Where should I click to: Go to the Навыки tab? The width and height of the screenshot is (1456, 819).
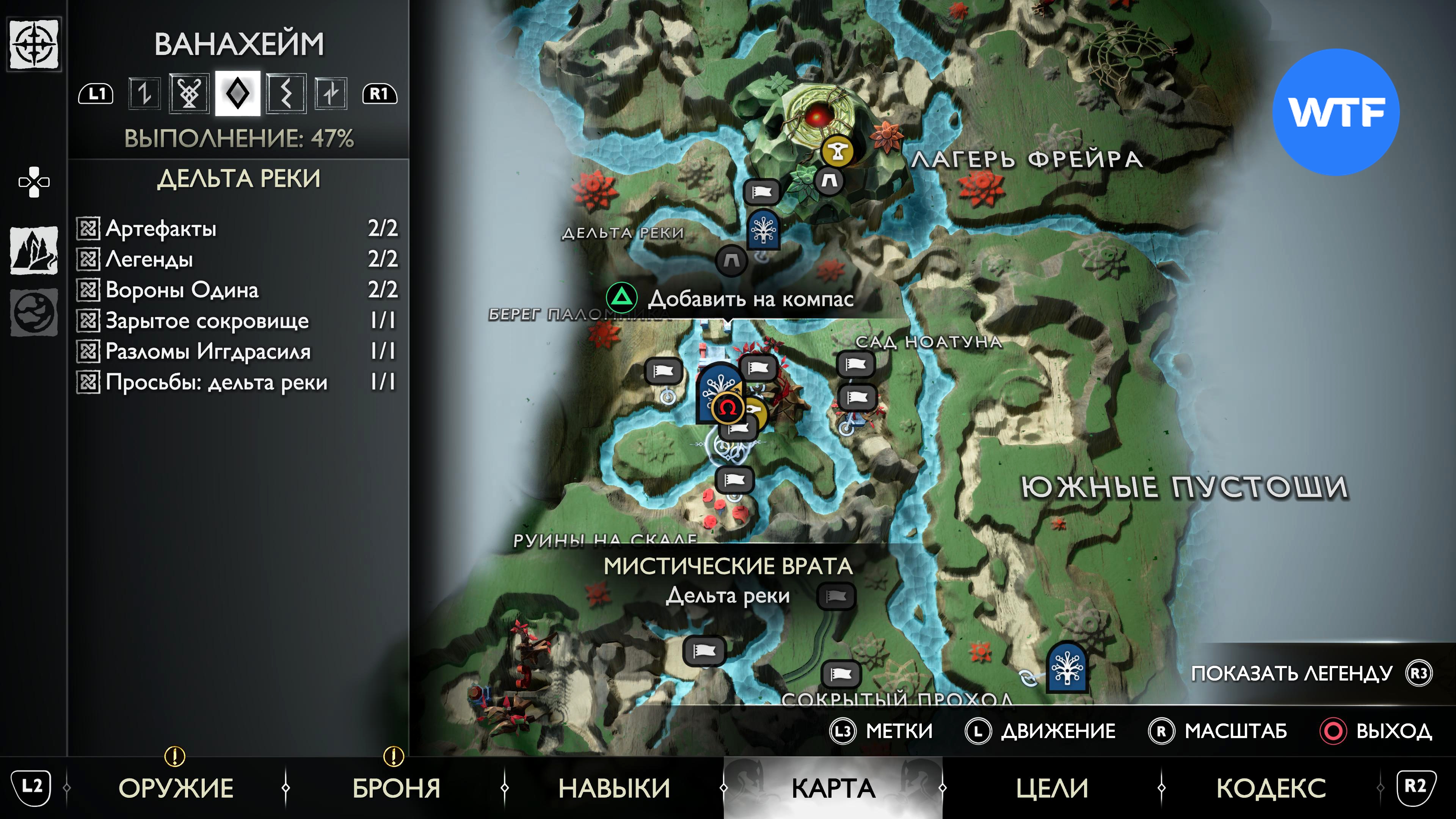coord(614,788)
